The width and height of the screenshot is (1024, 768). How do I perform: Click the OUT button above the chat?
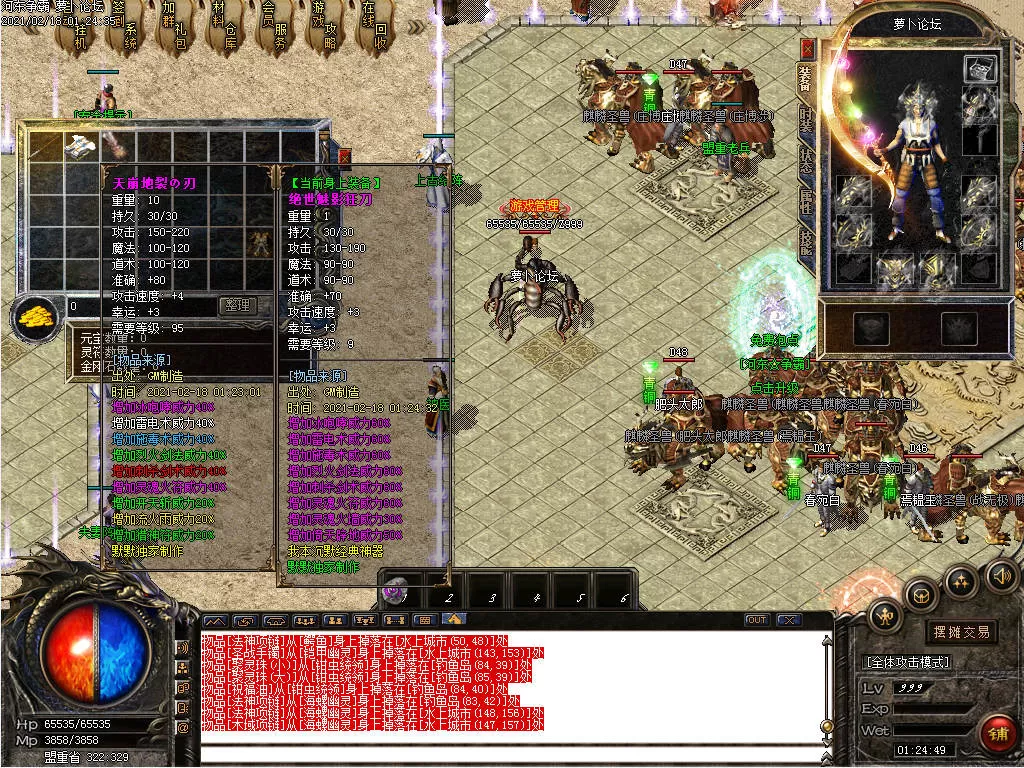click(x=757, y=620)
